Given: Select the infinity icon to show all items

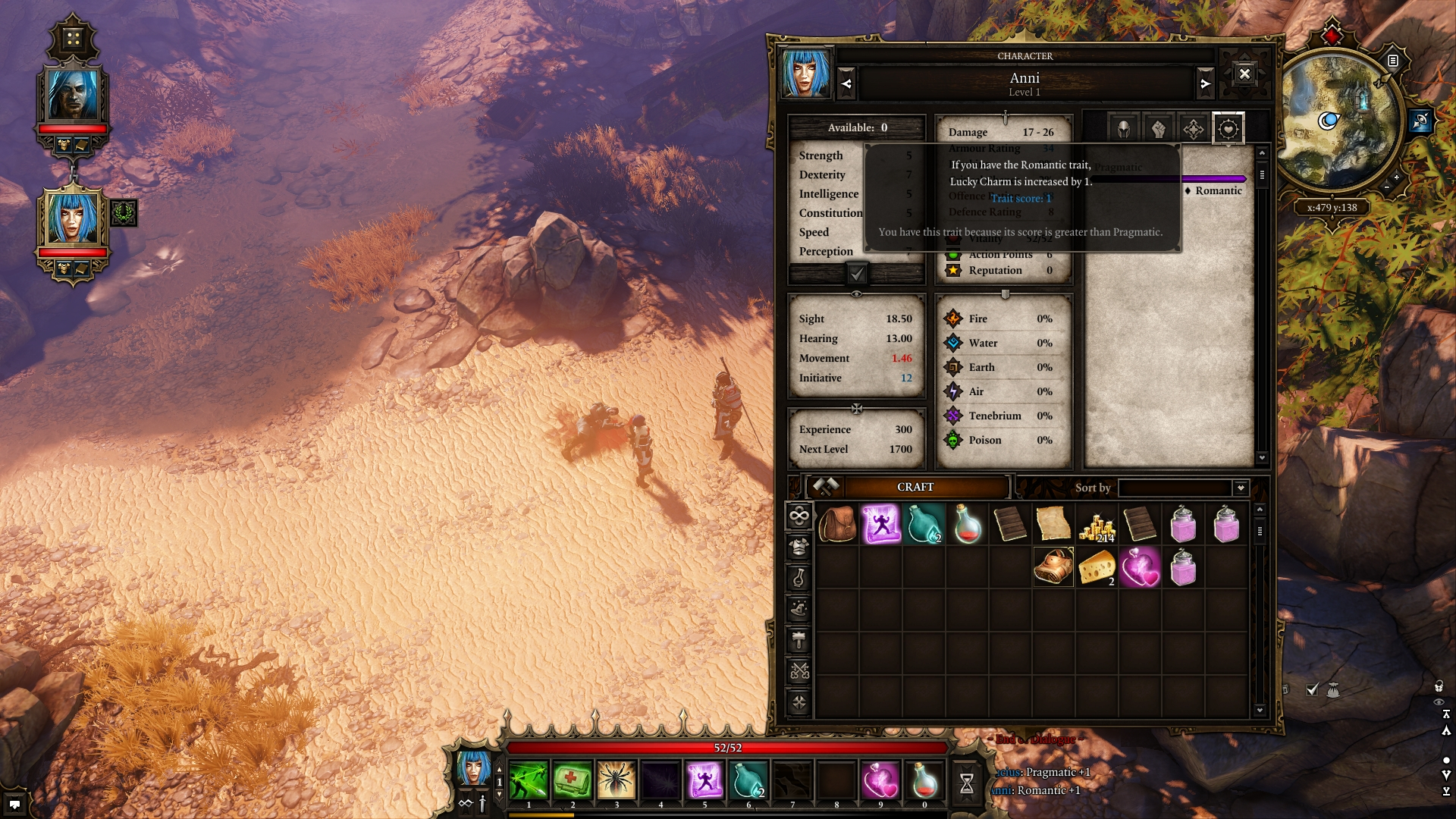Looking at the screenshot, I should tap(799, 514).
